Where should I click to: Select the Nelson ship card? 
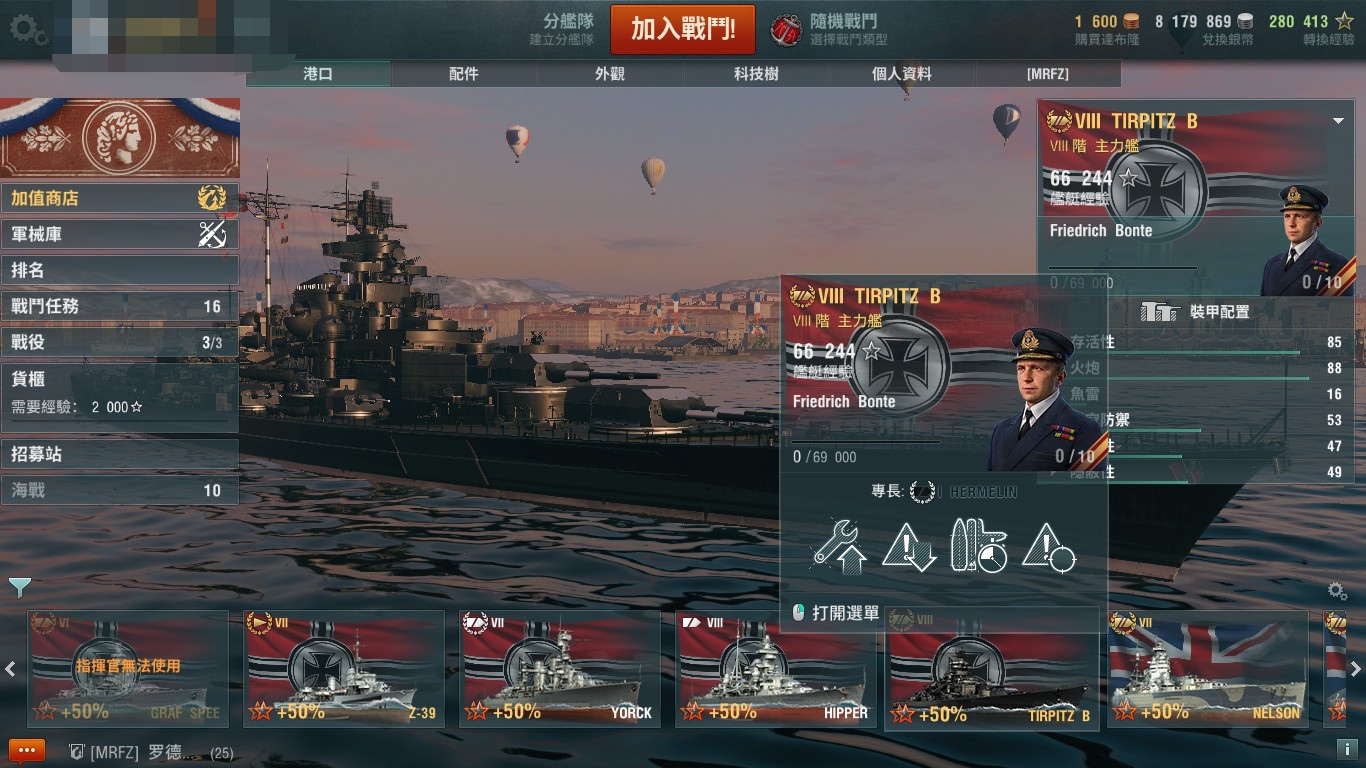[x=1207, y=669]
